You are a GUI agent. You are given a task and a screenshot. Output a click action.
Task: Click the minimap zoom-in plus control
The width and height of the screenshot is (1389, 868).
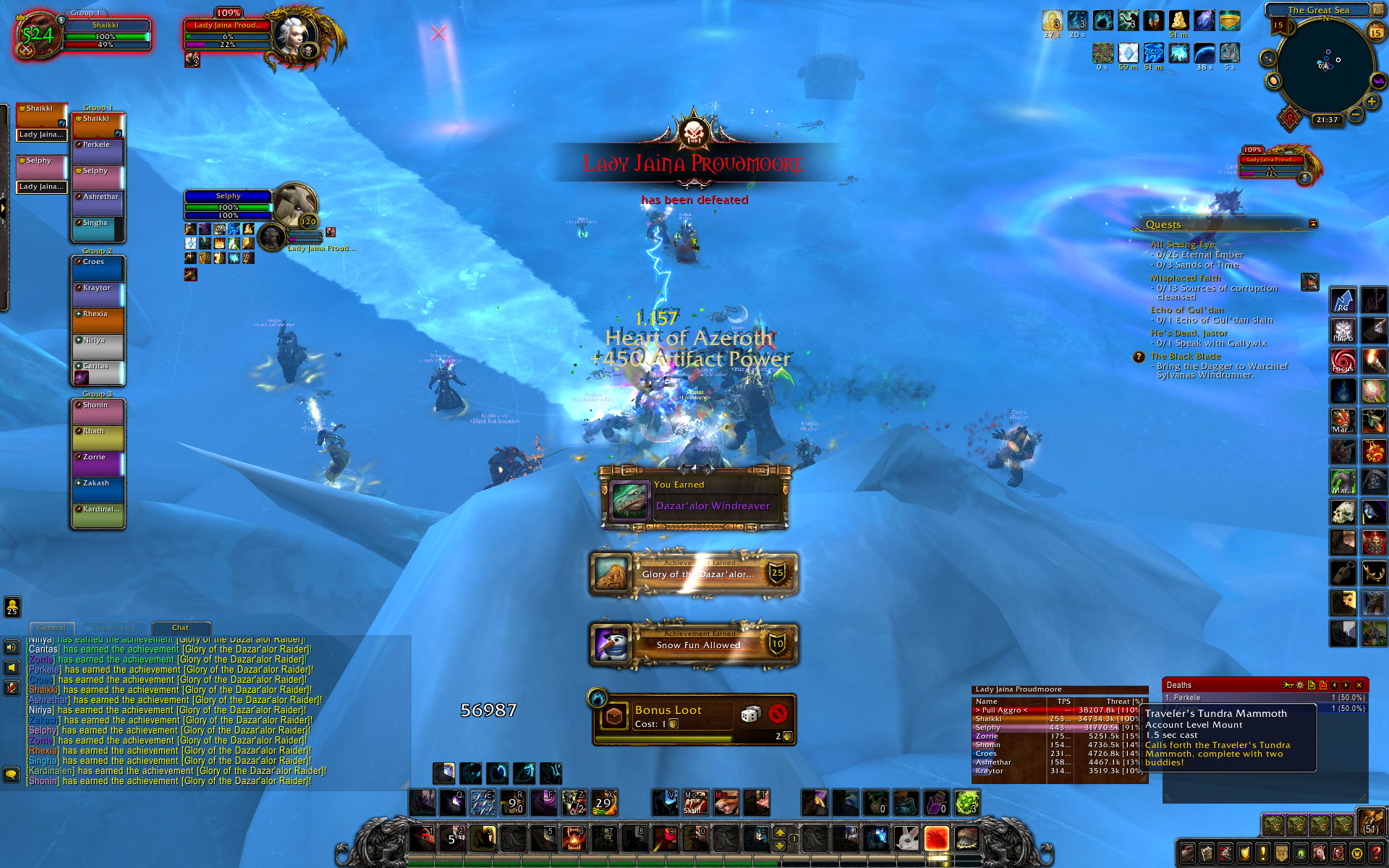pos(1372,101)
